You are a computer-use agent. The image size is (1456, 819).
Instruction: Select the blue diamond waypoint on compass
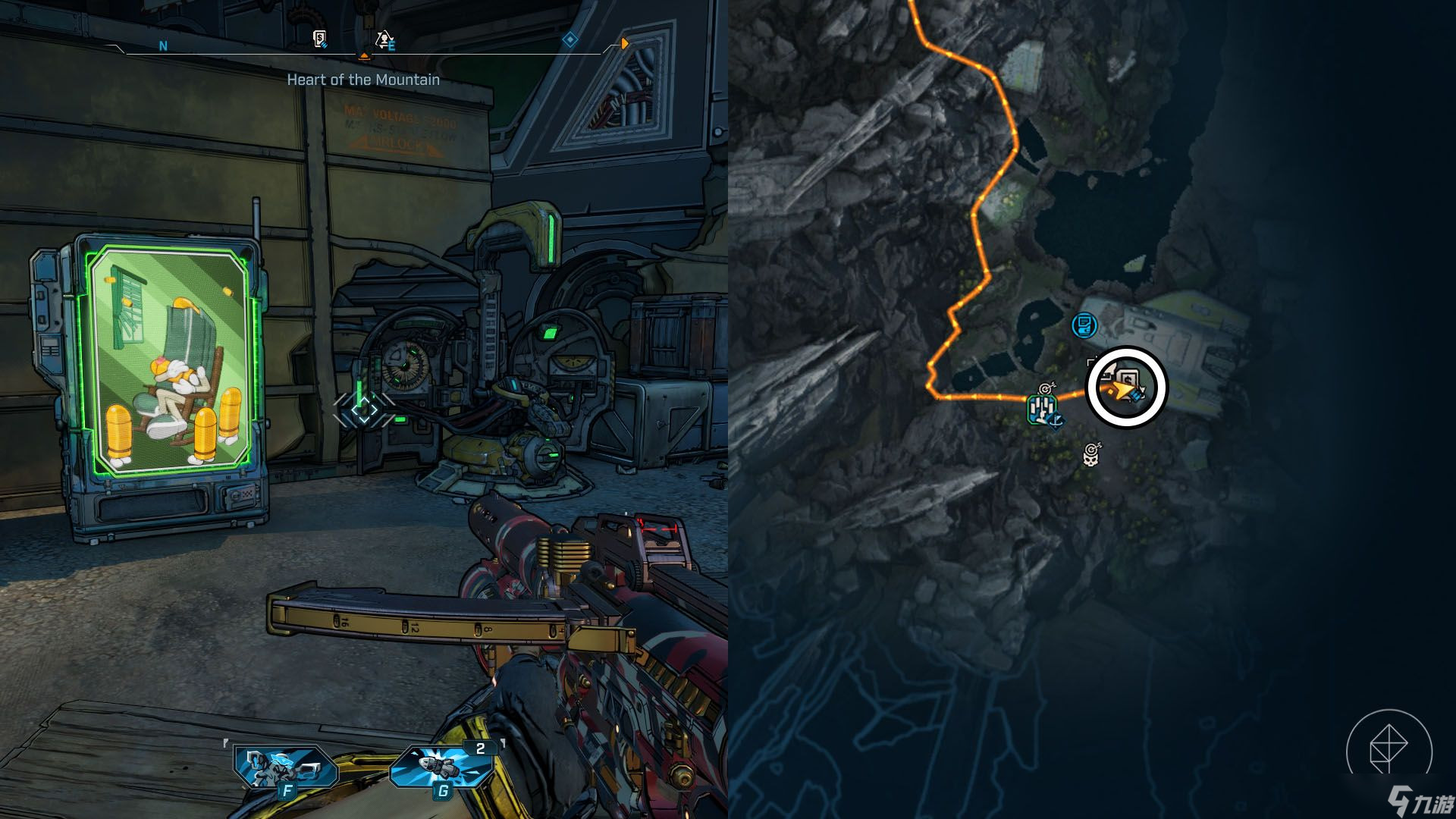click(570, 39)
